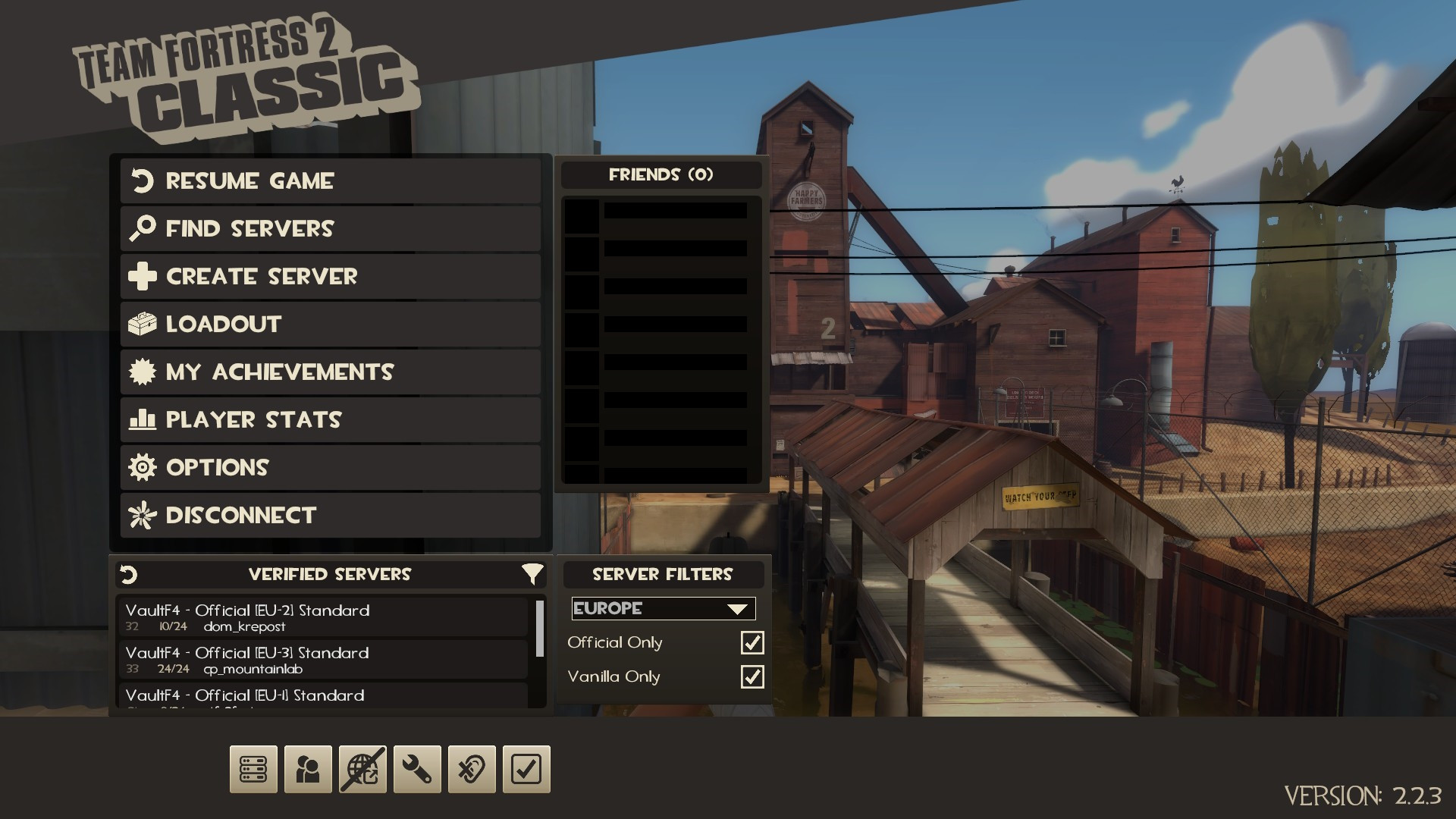This screenshot has width=1456, height=819.
Task: Open the server browser icon at bottom
Action: coord(253,769)
